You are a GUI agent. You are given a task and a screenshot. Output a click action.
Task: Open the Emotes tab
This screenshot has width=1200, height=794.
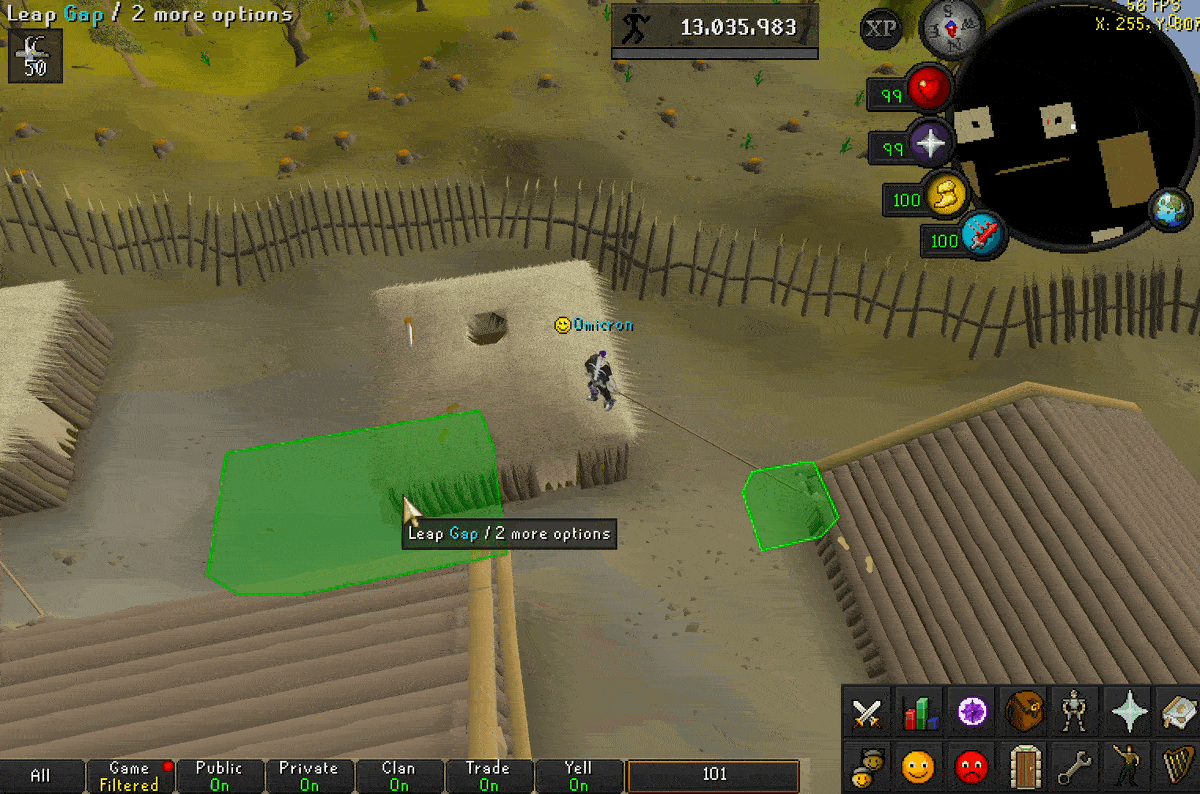(x=1130, y=767)
